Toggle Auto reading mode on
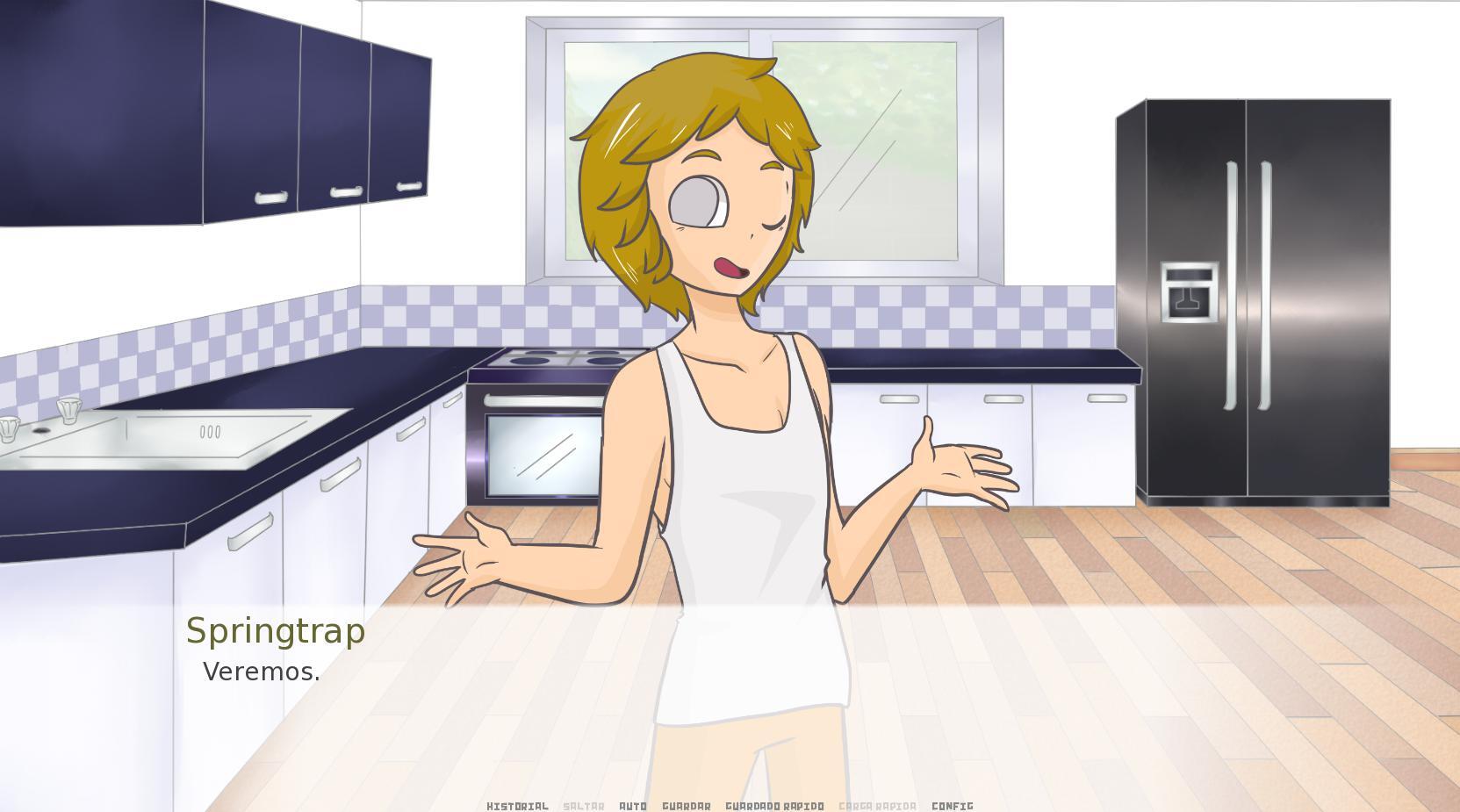The image size is (1460, 812). point(633,805)
